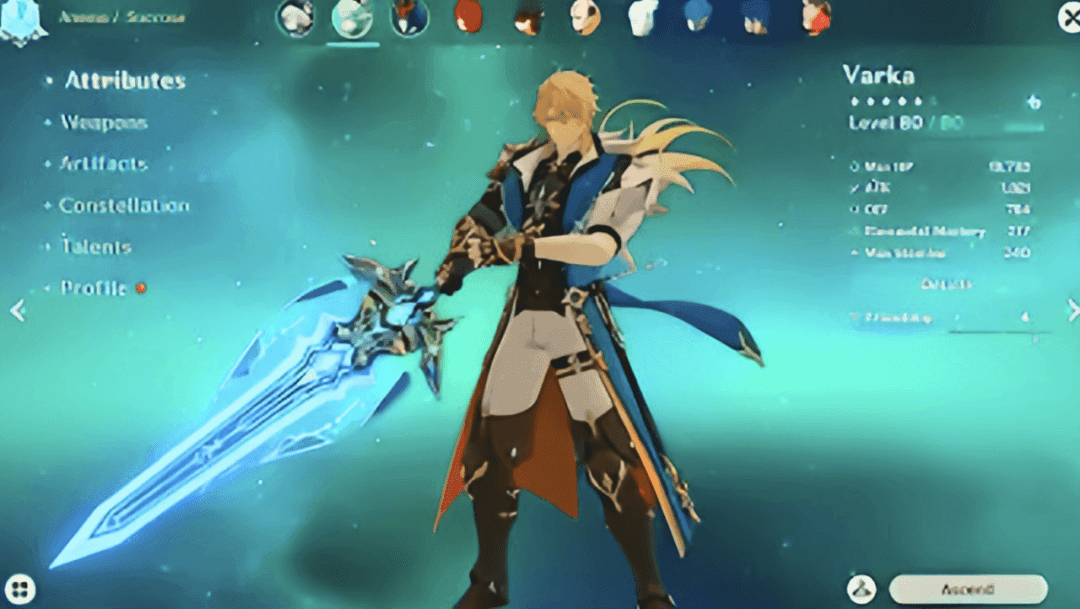Open the four-dot grid menu

pos(21,588)
